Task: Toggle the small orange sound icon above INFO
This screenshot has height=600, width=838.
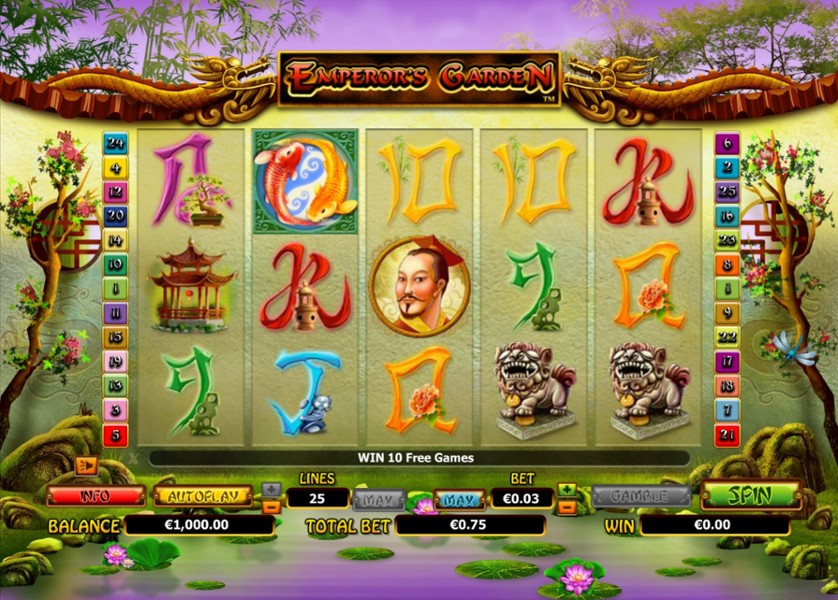Action: point(86,466)
